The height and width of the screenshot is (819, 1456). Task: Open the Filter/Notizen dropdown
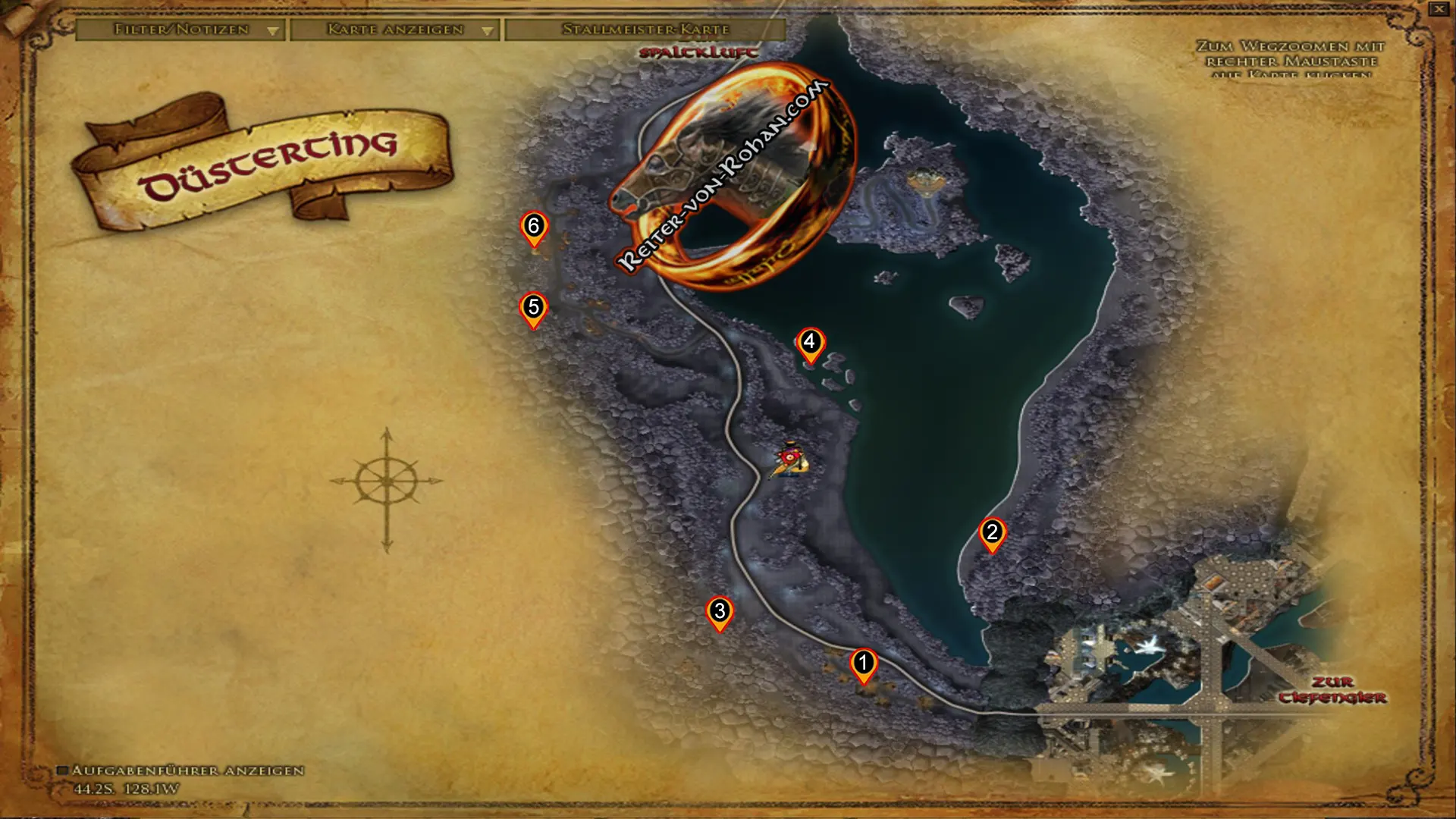[180, 30]
